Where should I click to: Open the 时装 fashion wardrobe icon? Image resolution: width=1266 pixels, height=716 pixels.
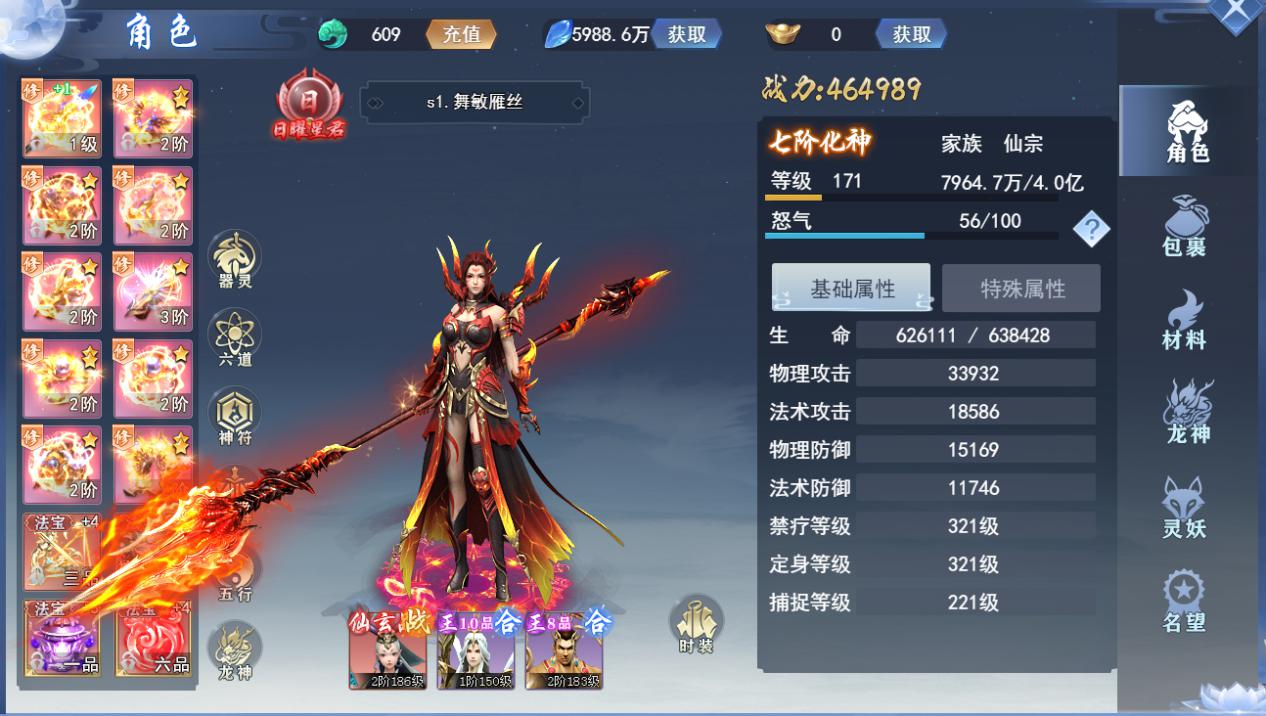pos(696,623)
